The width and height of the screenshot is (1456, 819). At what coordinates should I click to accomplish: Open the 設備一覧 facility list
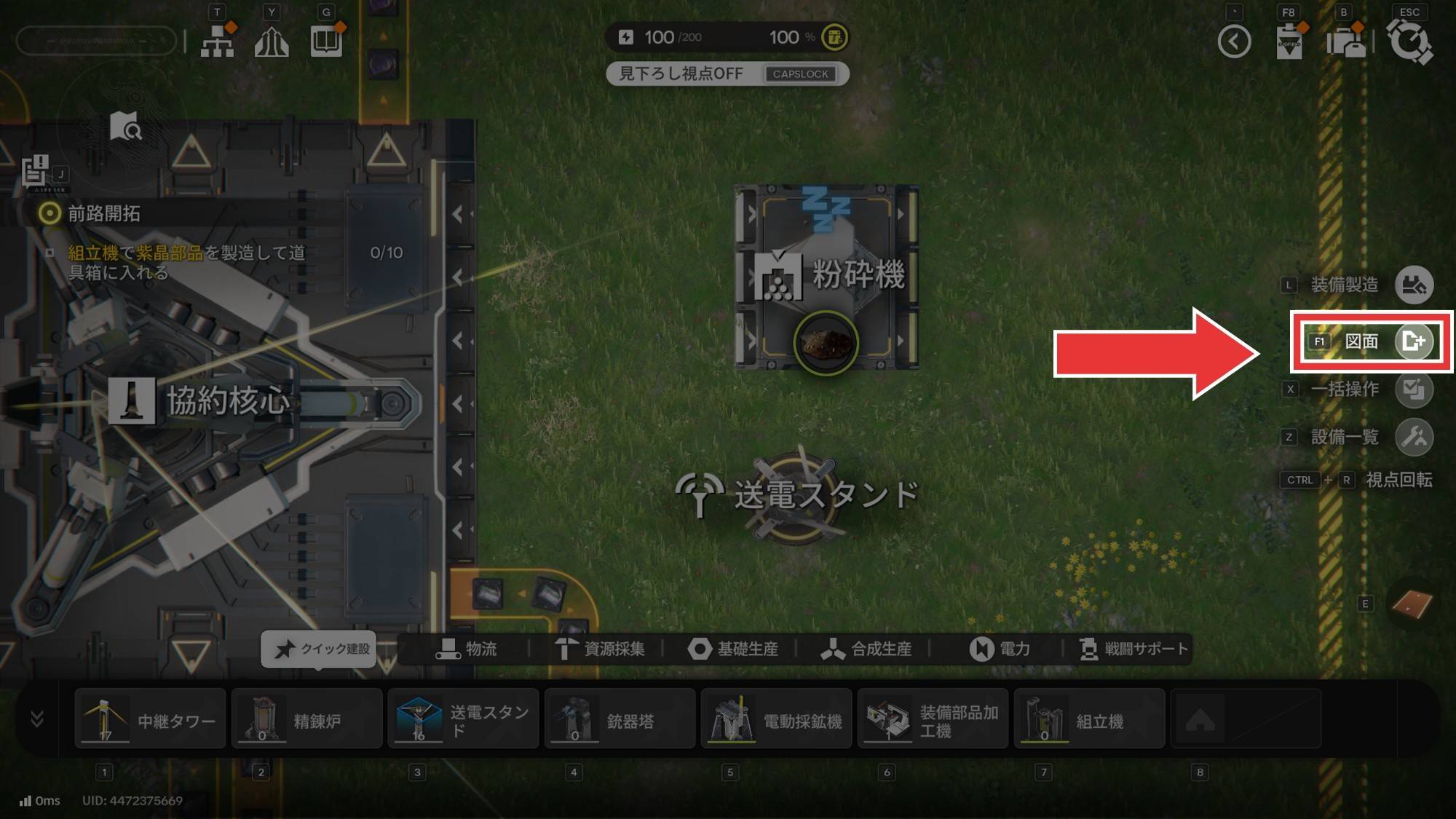pos(1413,438)
